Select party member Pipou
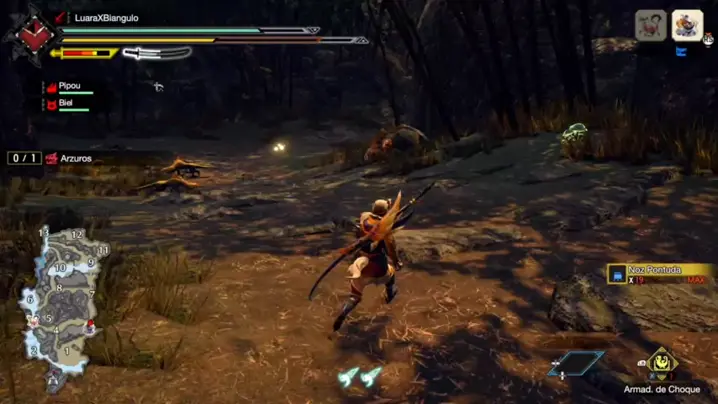Screen dimensions: 718x404 coord(69,87)
